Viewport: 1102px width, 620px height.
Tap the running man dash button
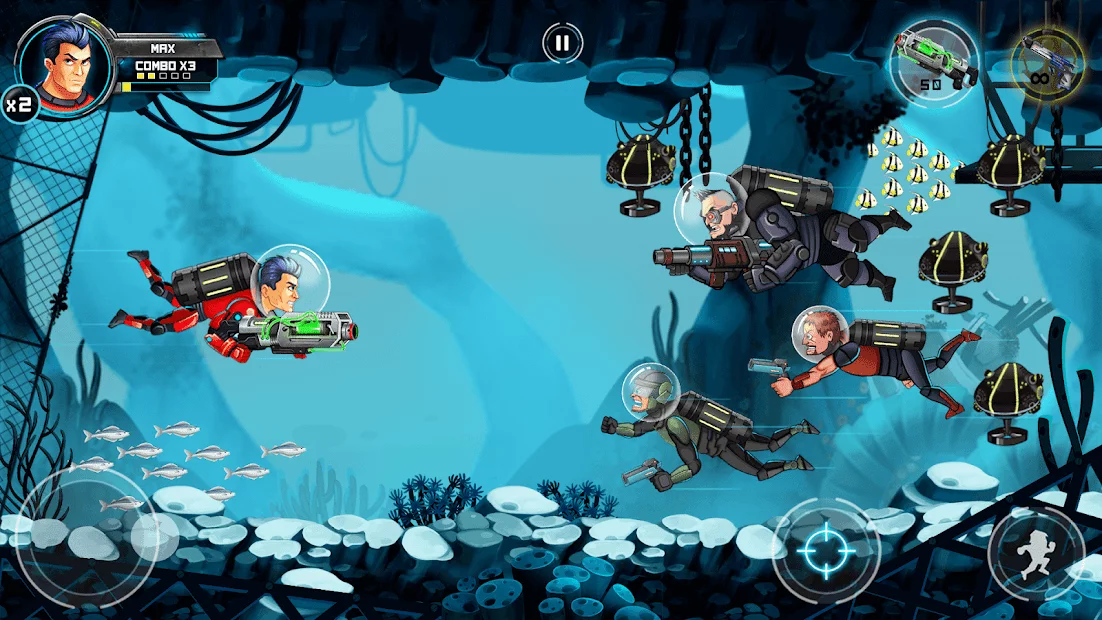point(1036,552)
